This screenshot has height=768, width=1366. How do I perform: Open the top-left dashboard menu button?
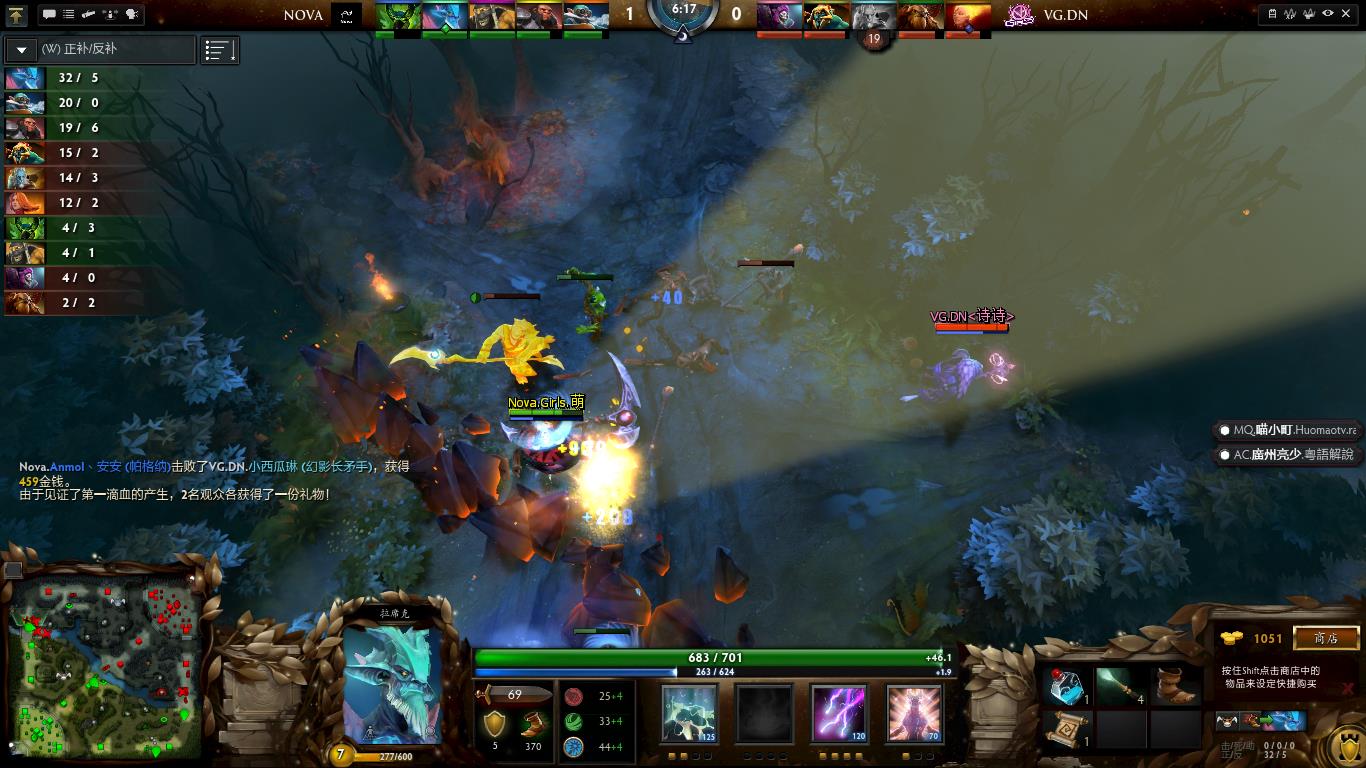click(17, 15)
